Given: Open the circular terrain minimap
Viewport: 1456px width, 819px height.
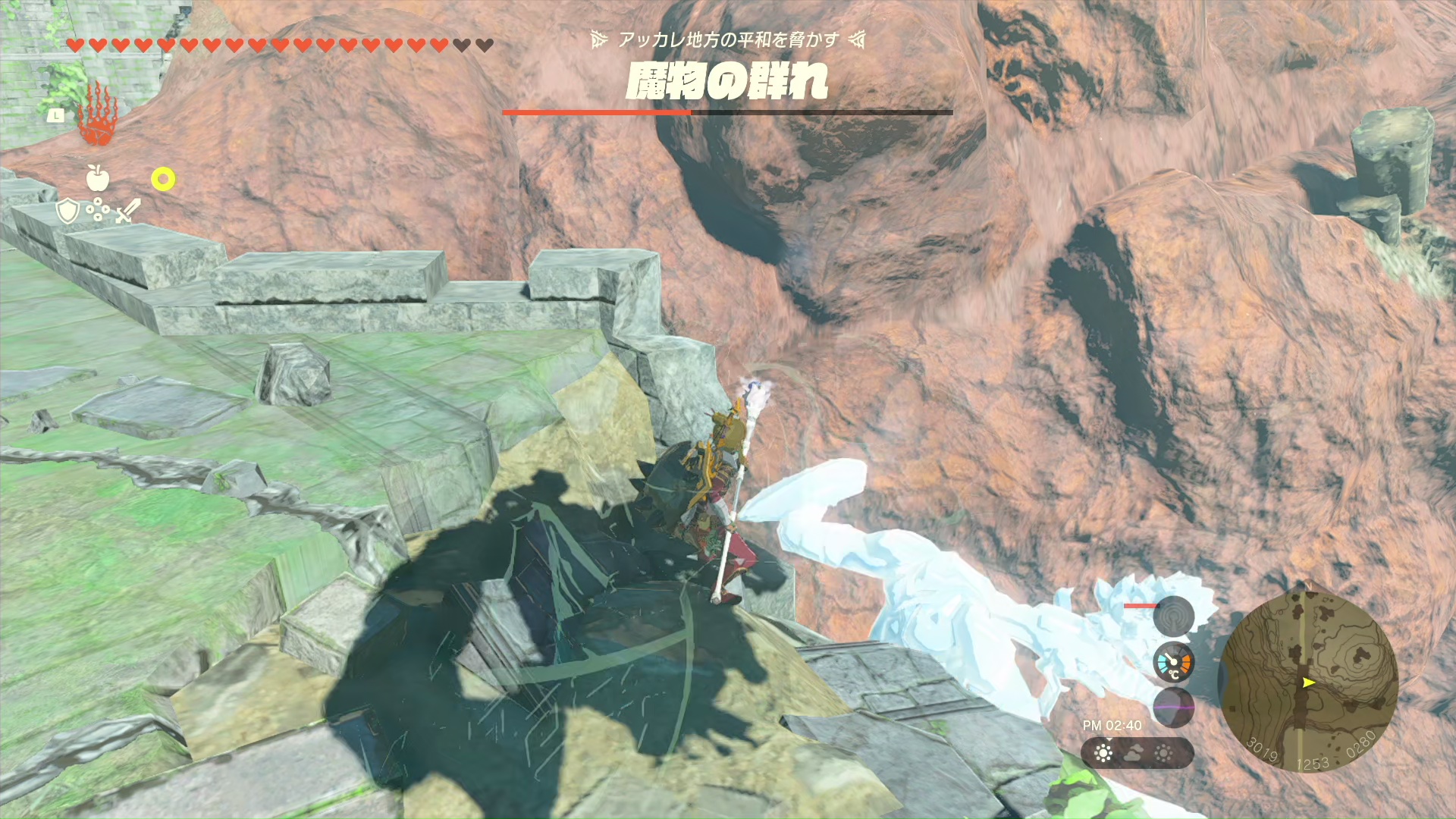Looking at the screenshot, I should click(1308, 681).
